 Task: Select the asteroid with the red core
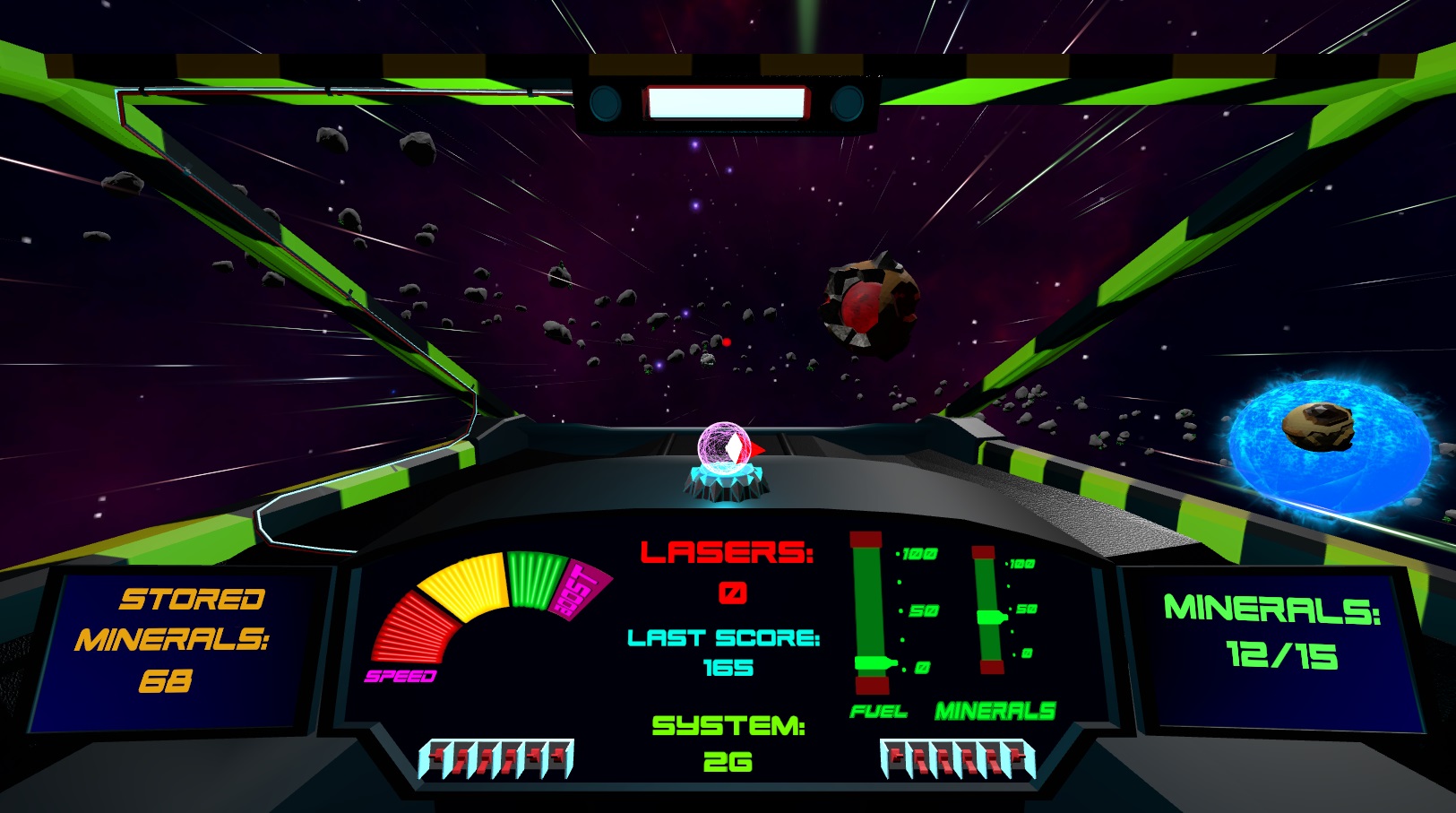tap(865, 305)
